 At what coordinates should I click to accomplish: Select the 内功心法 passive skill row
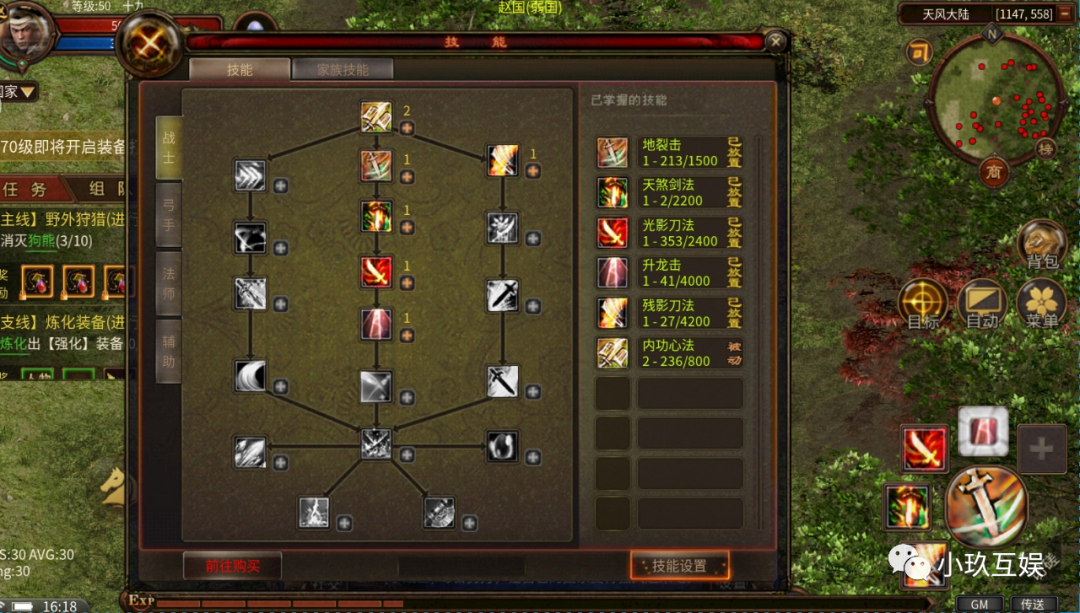pos(670,353)
